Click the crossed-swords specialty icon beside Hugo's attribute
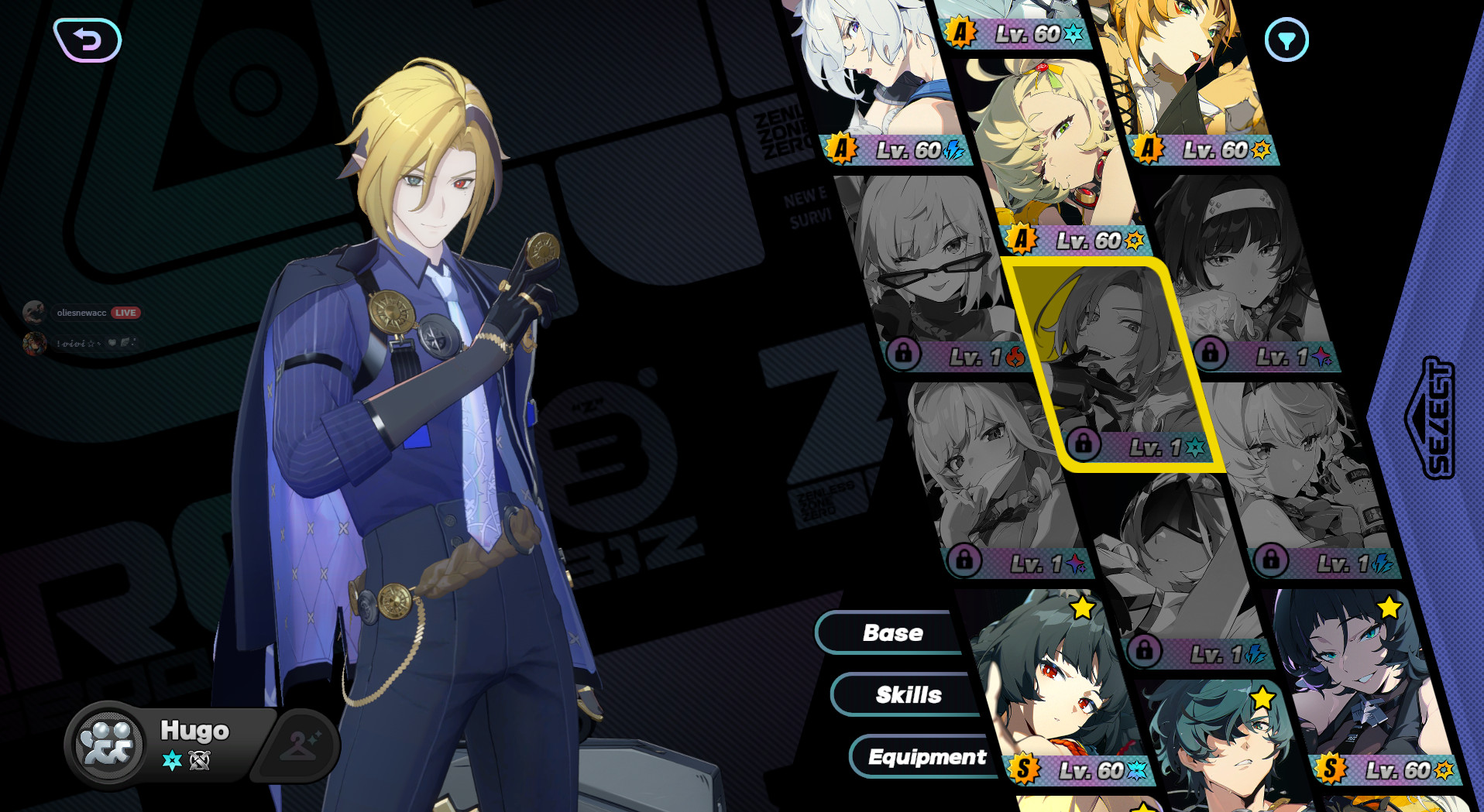The width and height of the screenshot is (1484, 812). [198, 761]
